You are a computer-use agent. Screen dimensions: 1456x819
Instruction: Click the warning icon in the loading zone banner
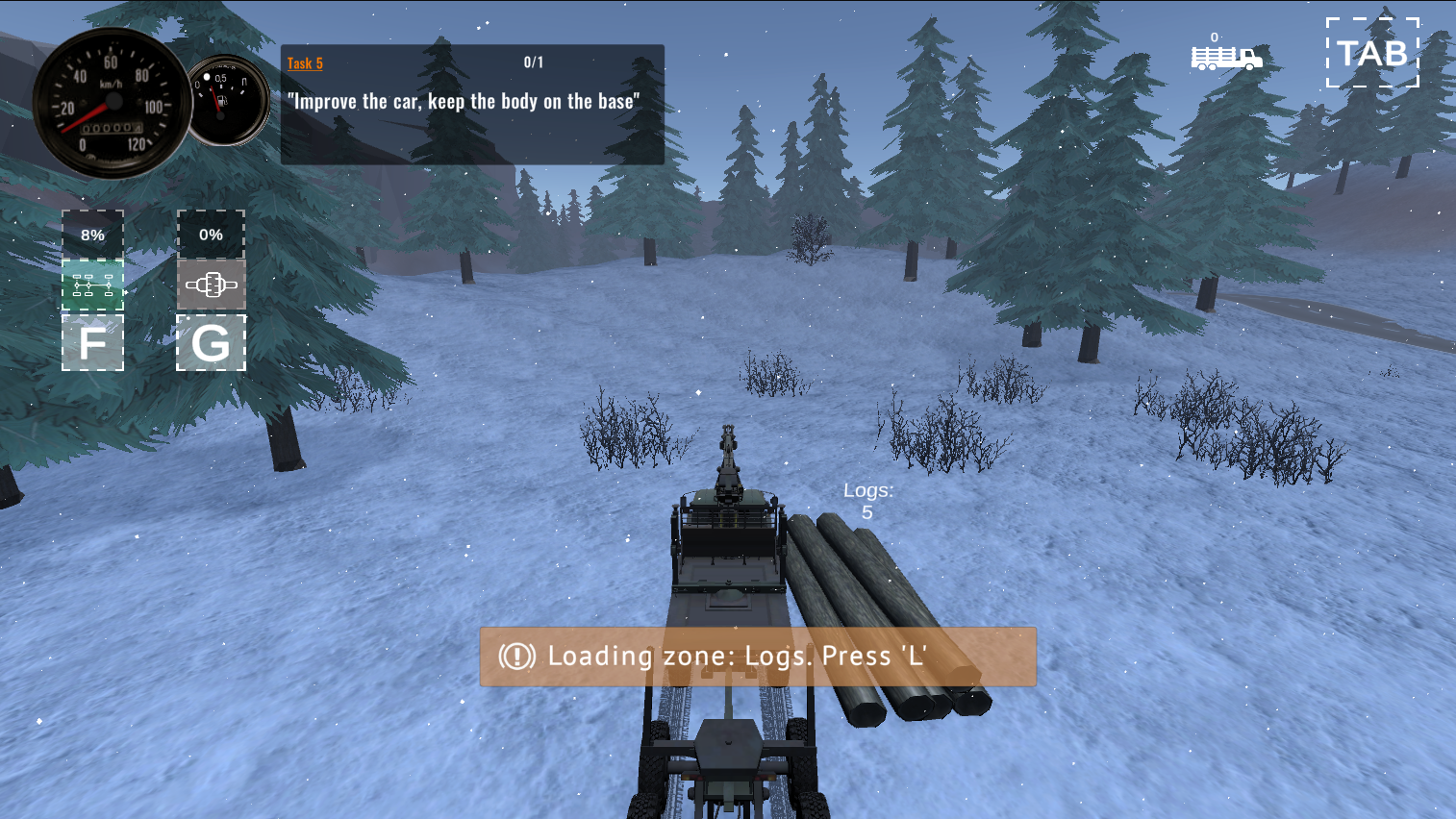click(x=515, y=656)
